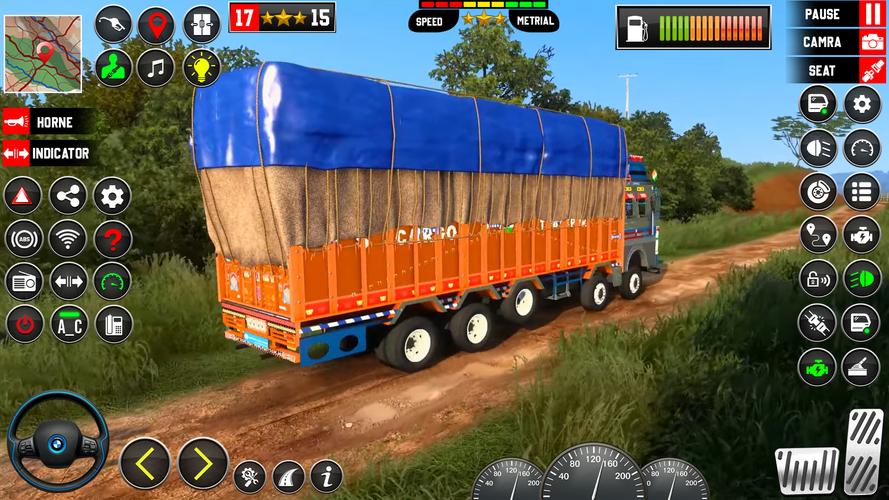Toggle the music note icon
Screen dimensions: 889x500
tap(155, 67)
